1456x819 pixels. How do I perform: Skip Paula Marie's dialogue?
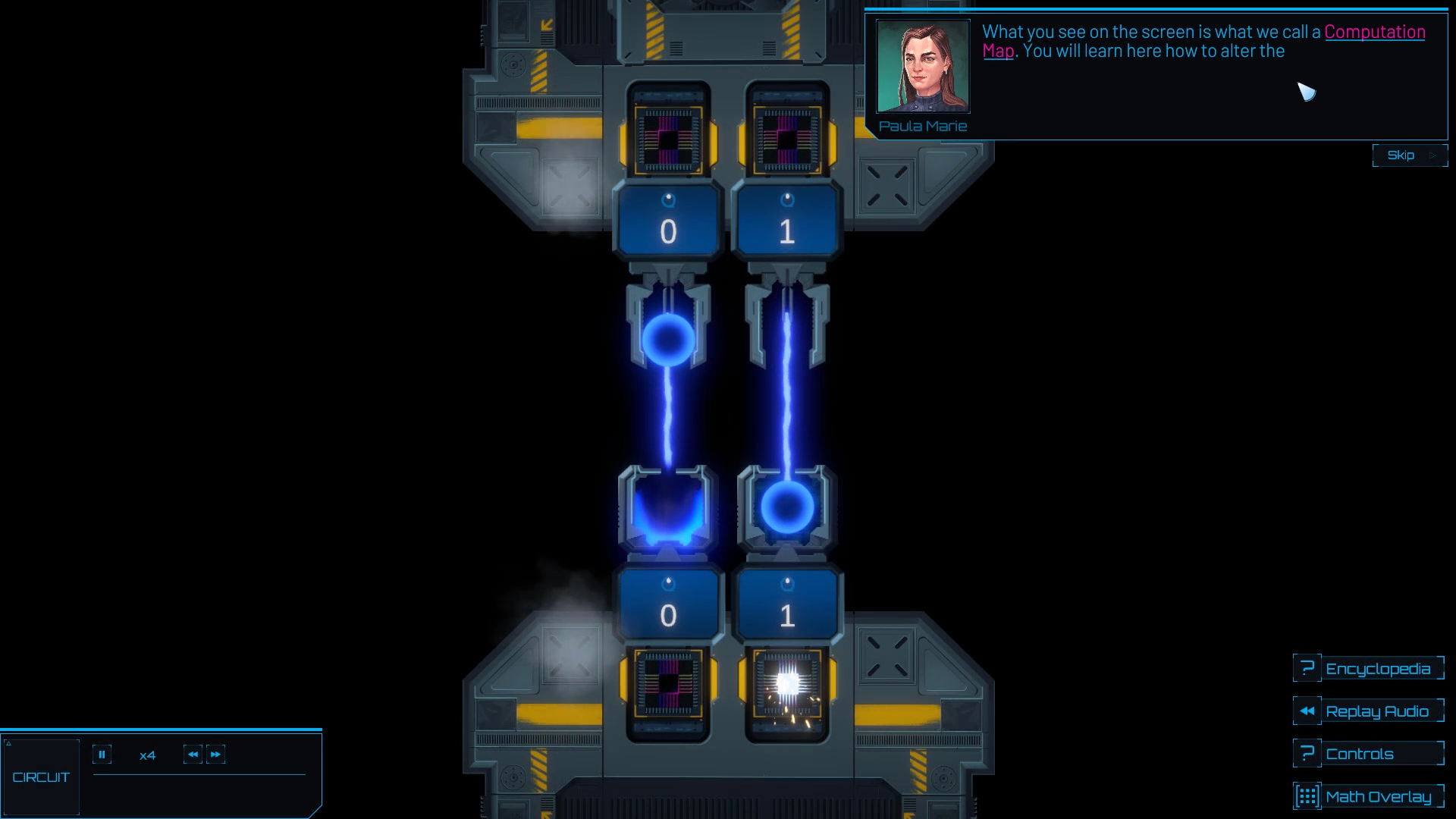[x=1409, y=155]
